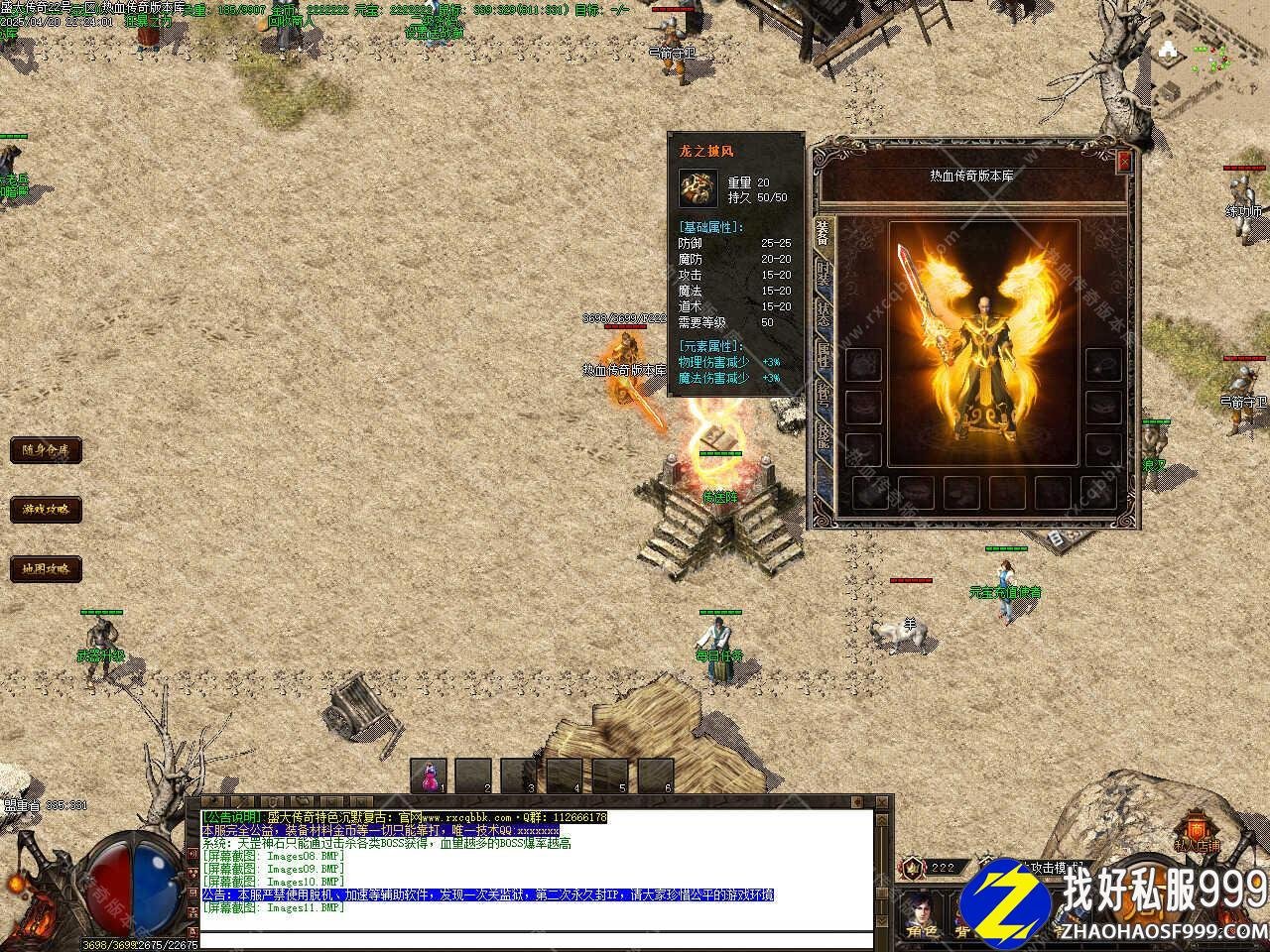Toggle the 攻击模式 attack mode label

[x=1052, y=867]
